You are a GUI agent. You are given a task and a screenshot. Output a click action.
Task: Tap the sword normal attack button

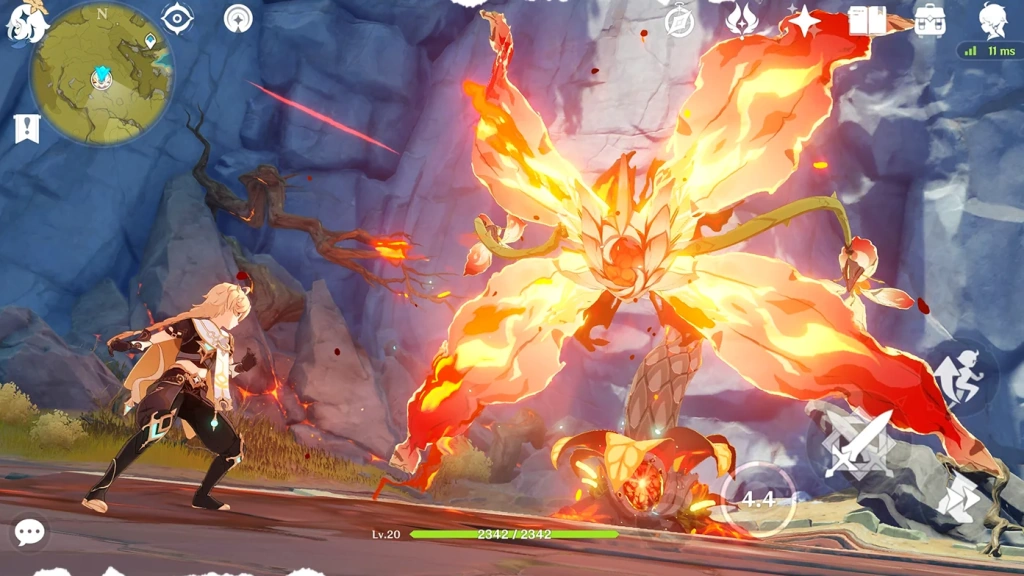click(x=858, y=441)
